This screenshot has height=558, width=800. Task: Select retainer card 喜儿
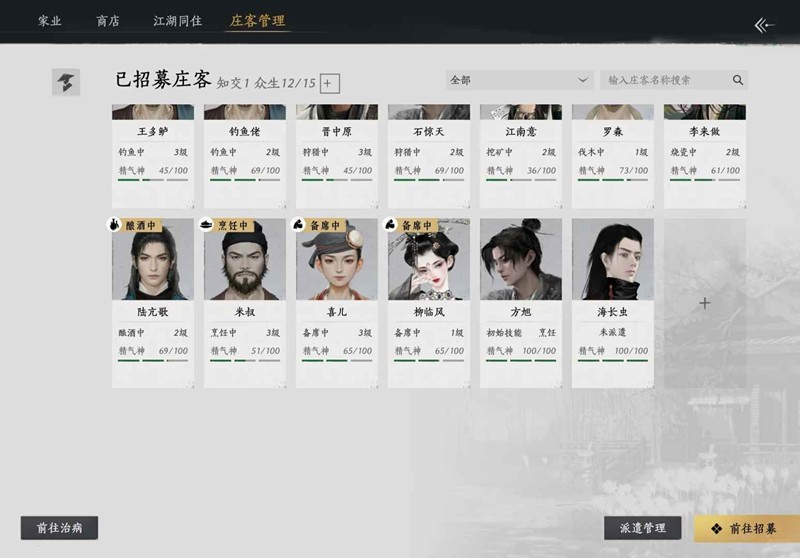point(337,300)
